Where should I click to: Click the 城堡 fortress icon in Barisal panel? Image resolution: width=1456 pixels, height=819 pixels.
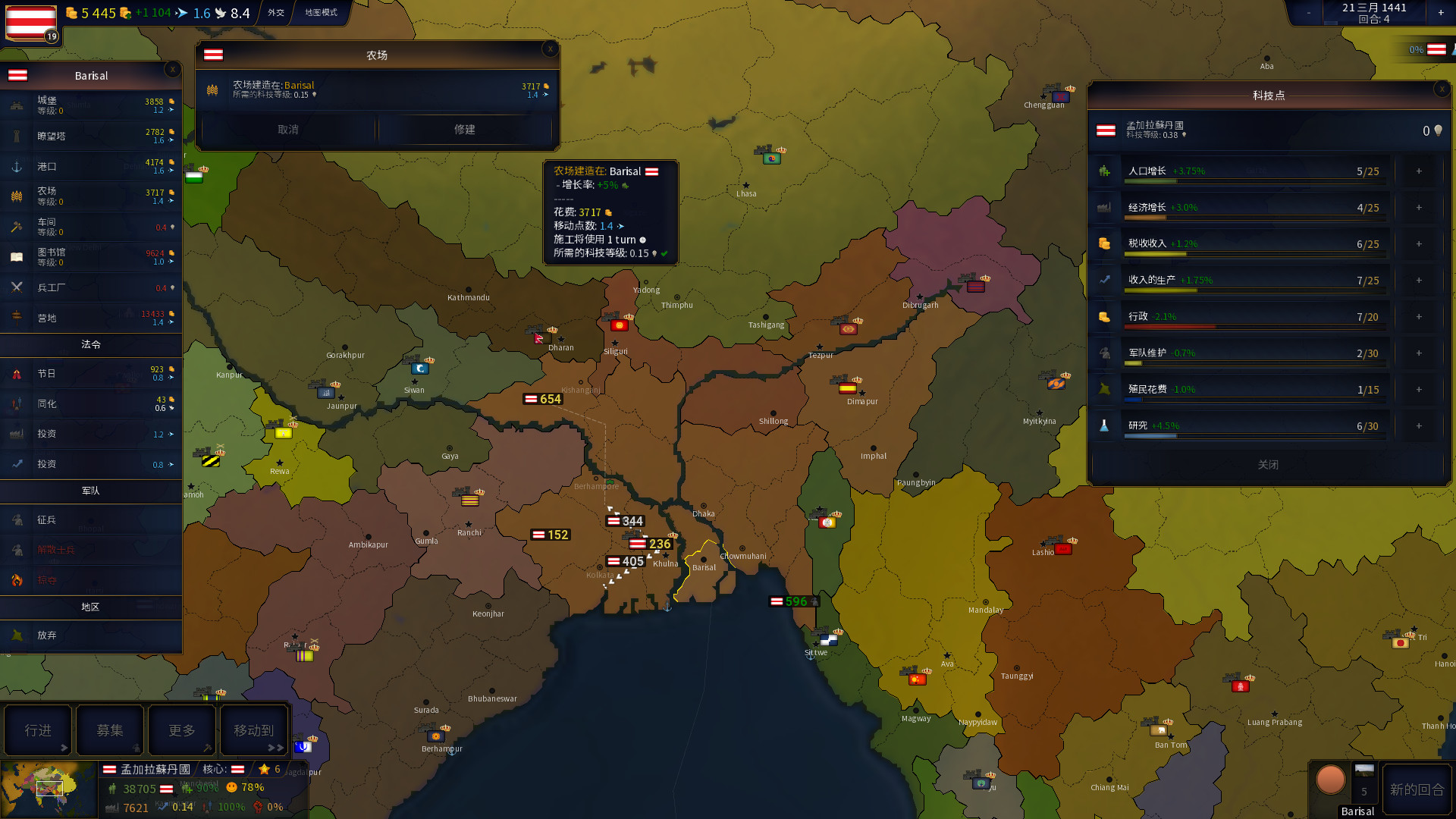tap(16, 105)
